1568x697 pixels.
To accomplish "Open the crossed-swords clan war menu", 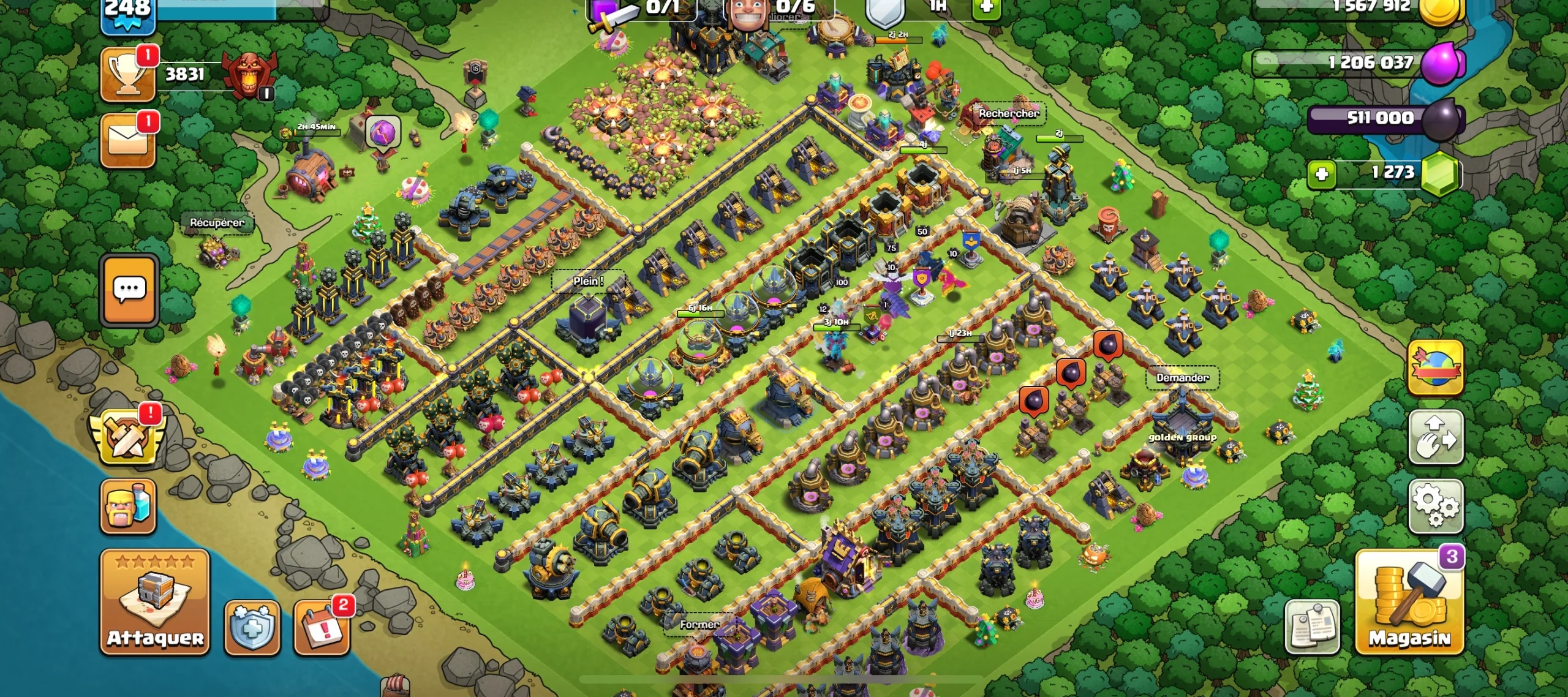I will 128,436.
